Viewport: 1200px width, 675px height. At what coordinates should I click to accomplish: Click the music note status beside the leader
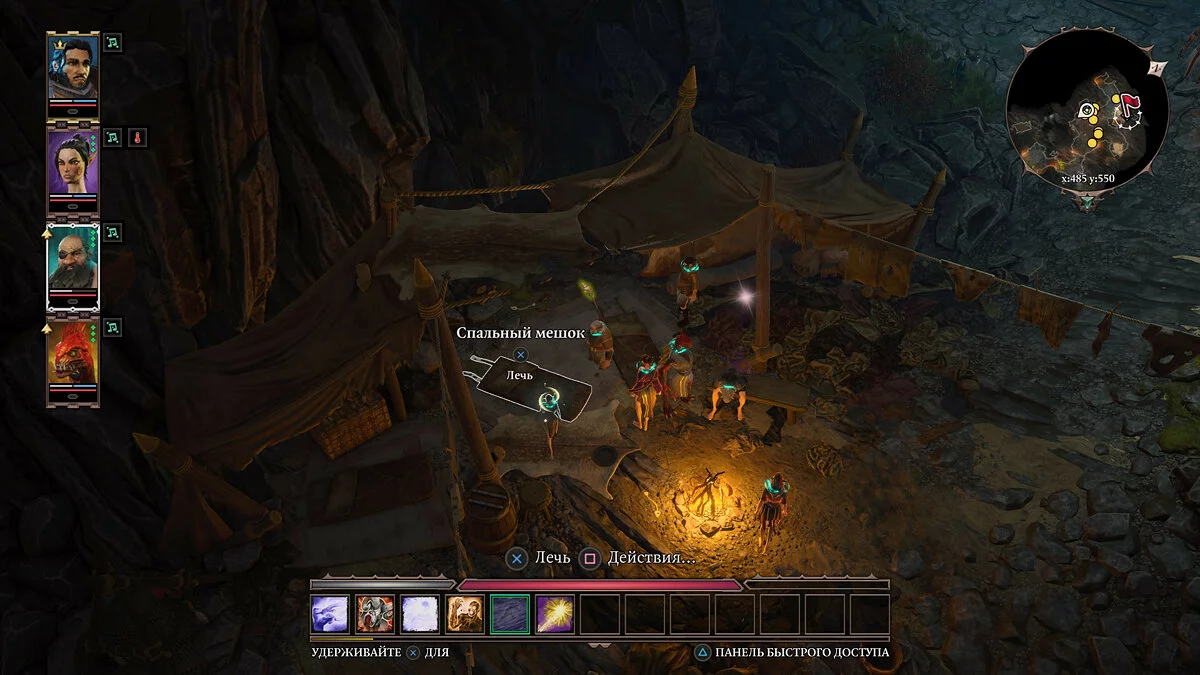[x=113, y=43]
